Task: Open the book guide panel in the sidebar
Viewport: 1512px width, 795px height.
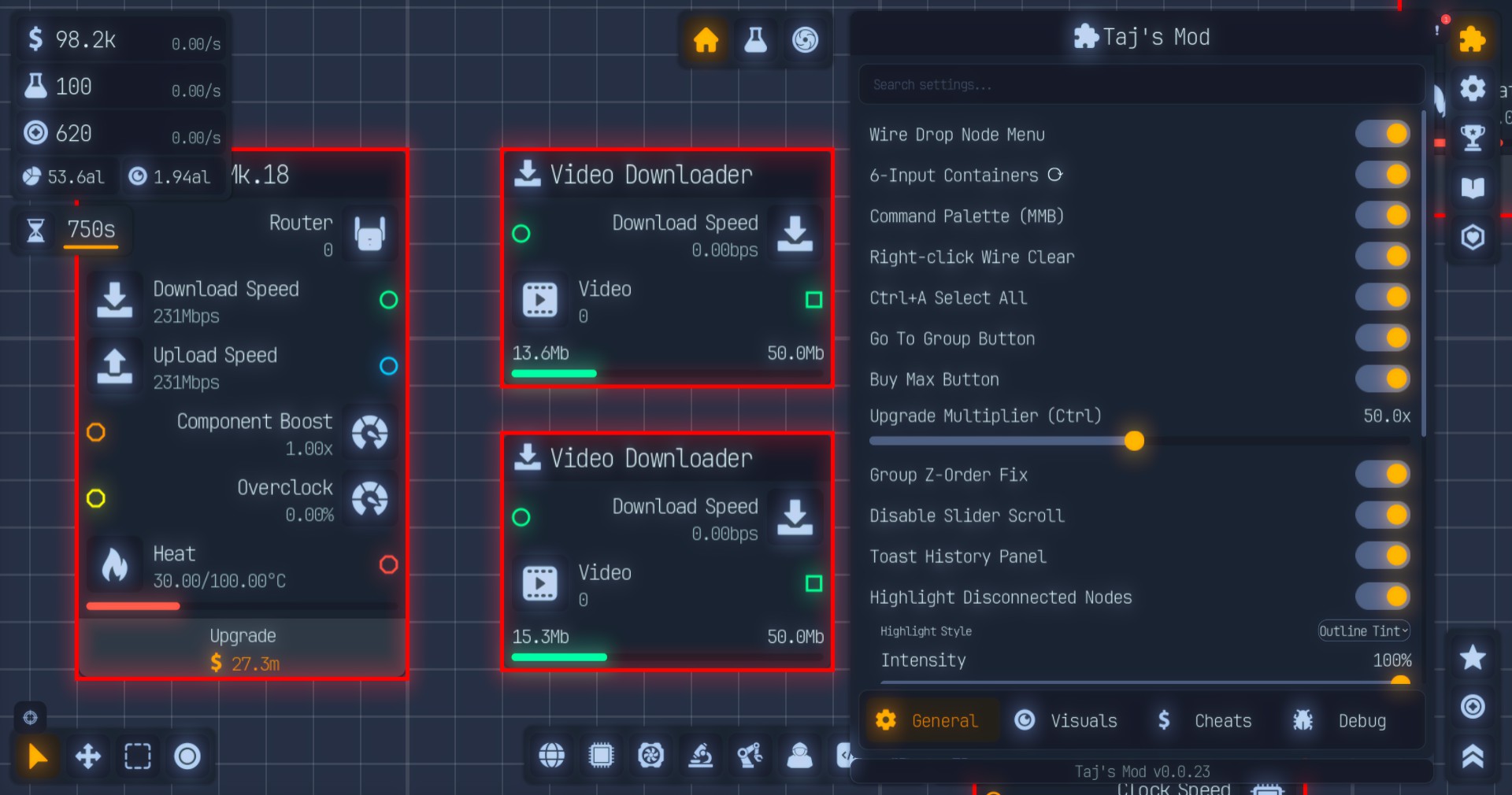Action: (1473, 187)
